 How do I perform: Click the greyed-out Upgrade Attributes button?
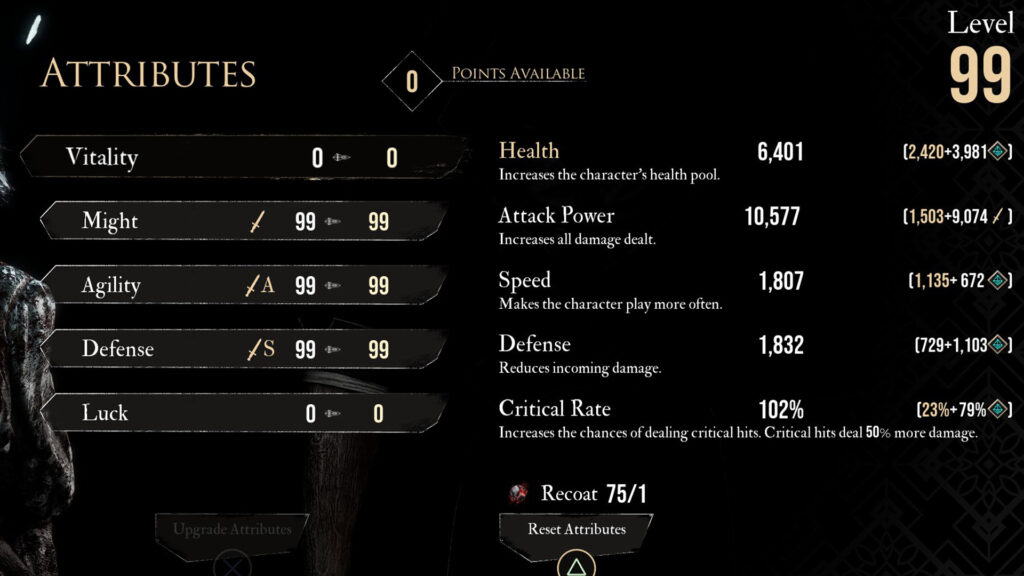tap(231, 529)
